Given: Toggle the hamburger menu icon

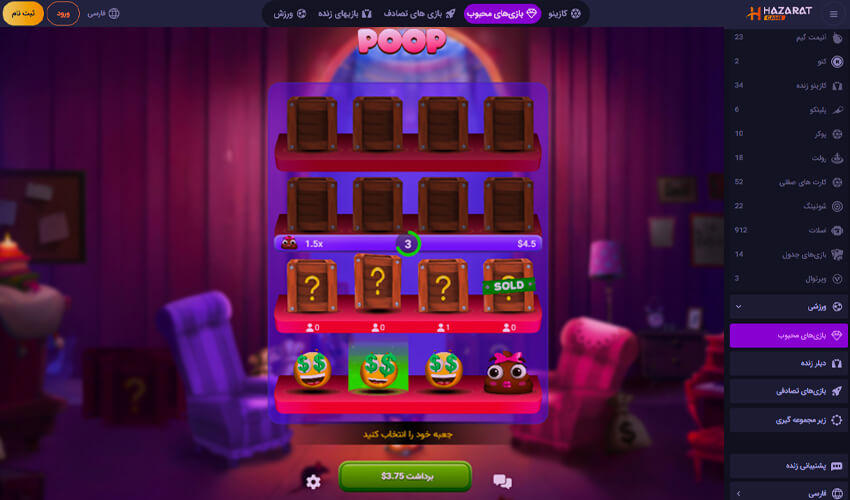Looking at the screenshot, I should coord(833,14).
